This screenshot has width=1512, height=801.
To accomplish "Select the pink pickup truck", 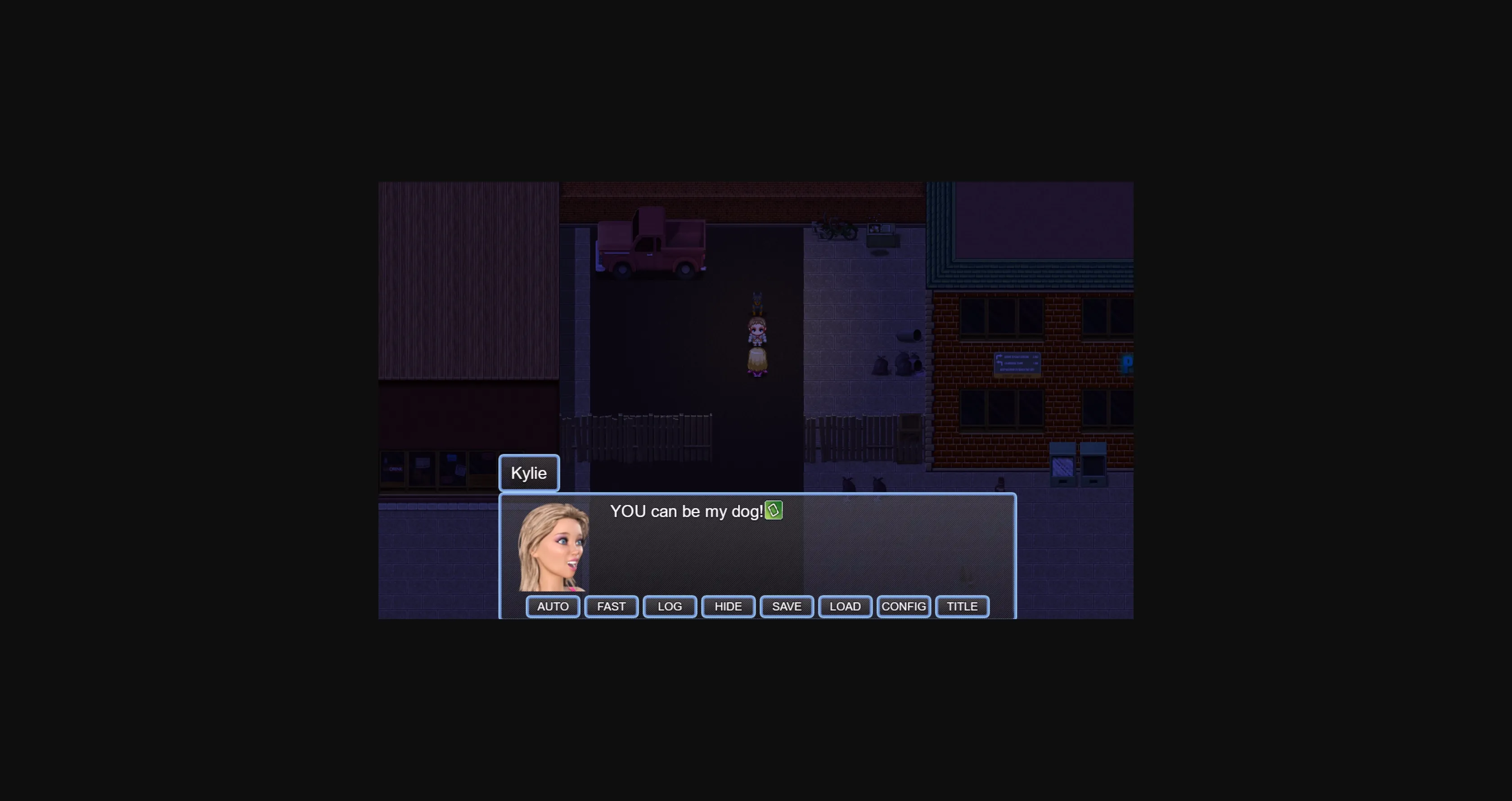I will [652, 247].
